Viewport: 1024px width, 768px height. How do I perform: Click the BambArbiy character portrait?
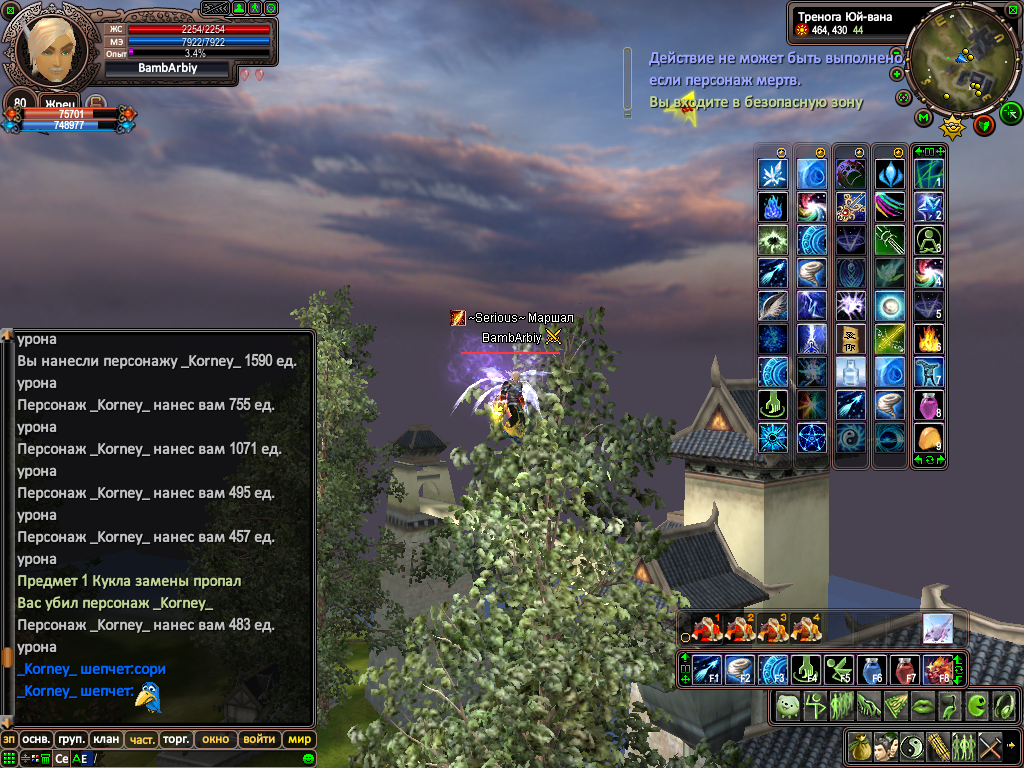50,45
